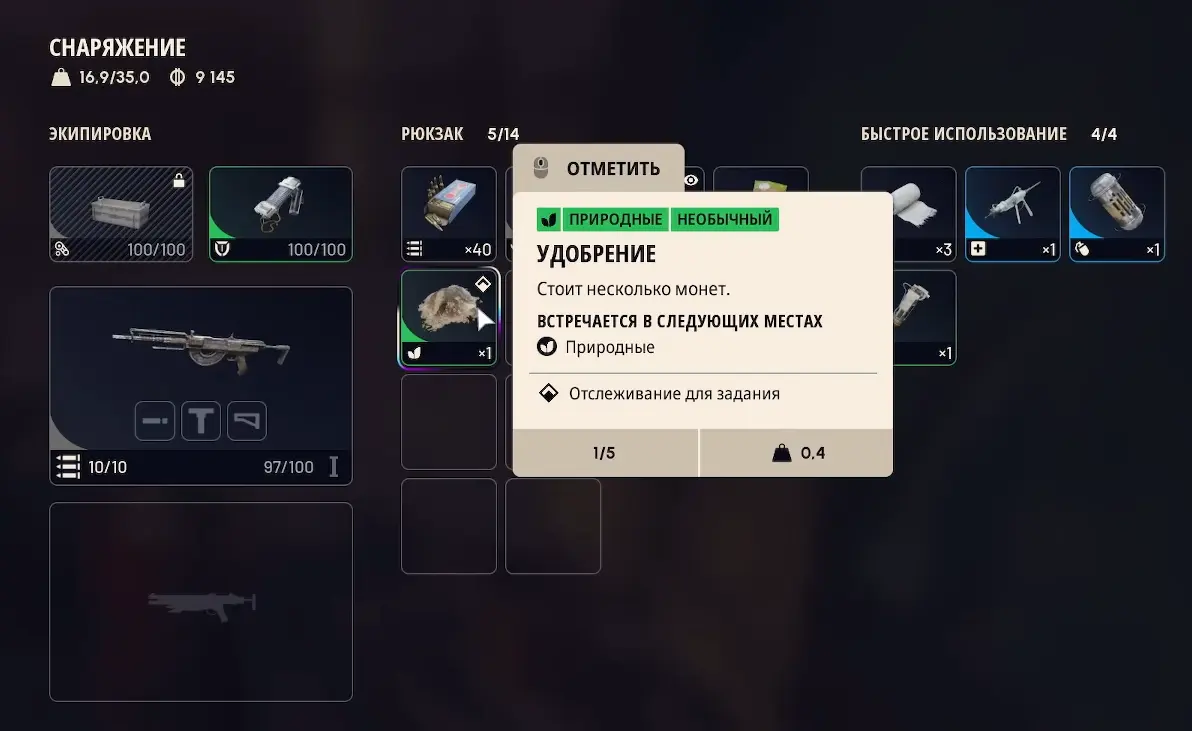Screen dimensions: 1192x731
Task: Select the equipped rifle weapon slot
Action: point(200,350)
